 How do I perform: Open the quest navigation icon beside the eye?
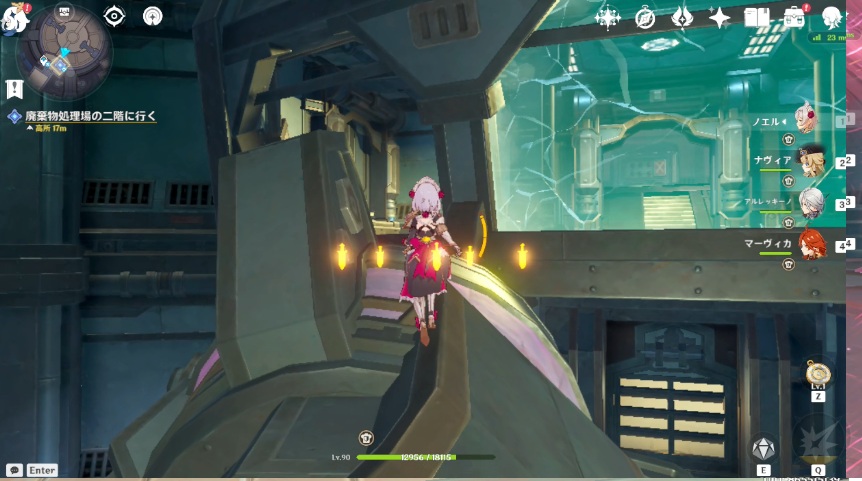(x=152, y=16)
